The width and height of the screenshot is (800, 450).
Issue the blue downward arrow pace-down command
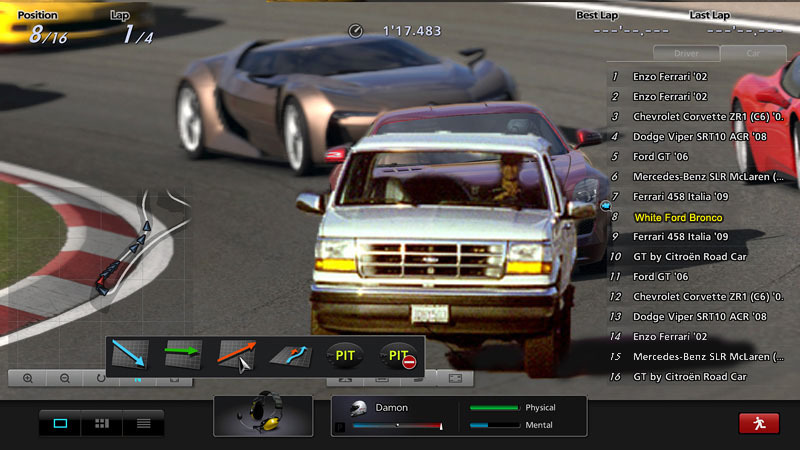[129, 355]
